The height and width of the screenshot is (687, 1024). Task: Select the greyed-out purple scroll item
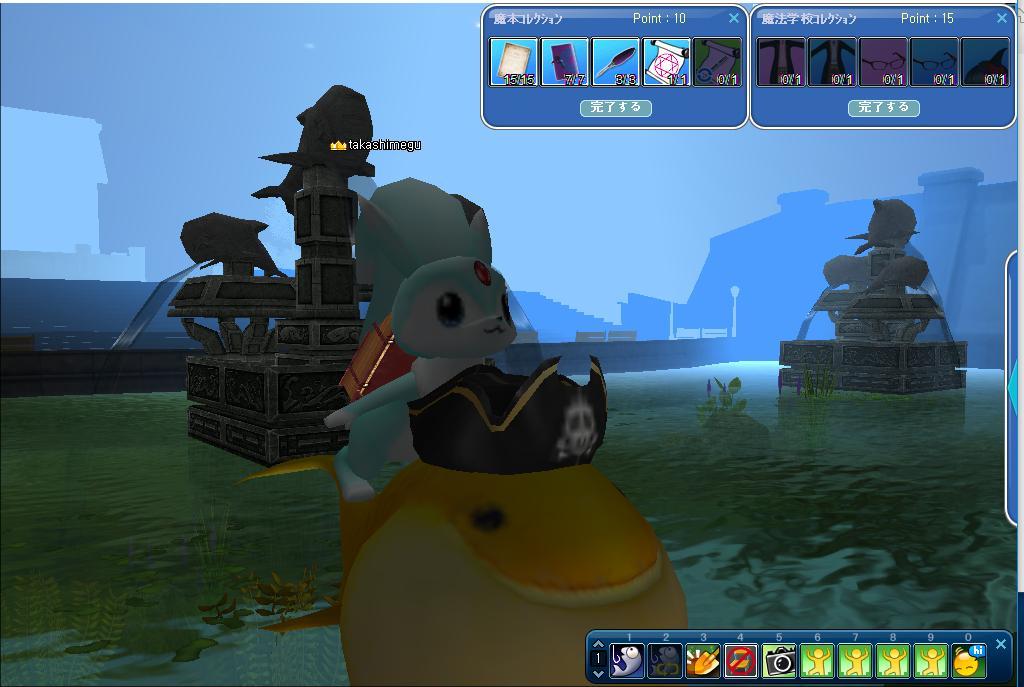pyautogui.click(x=717, y=62)
